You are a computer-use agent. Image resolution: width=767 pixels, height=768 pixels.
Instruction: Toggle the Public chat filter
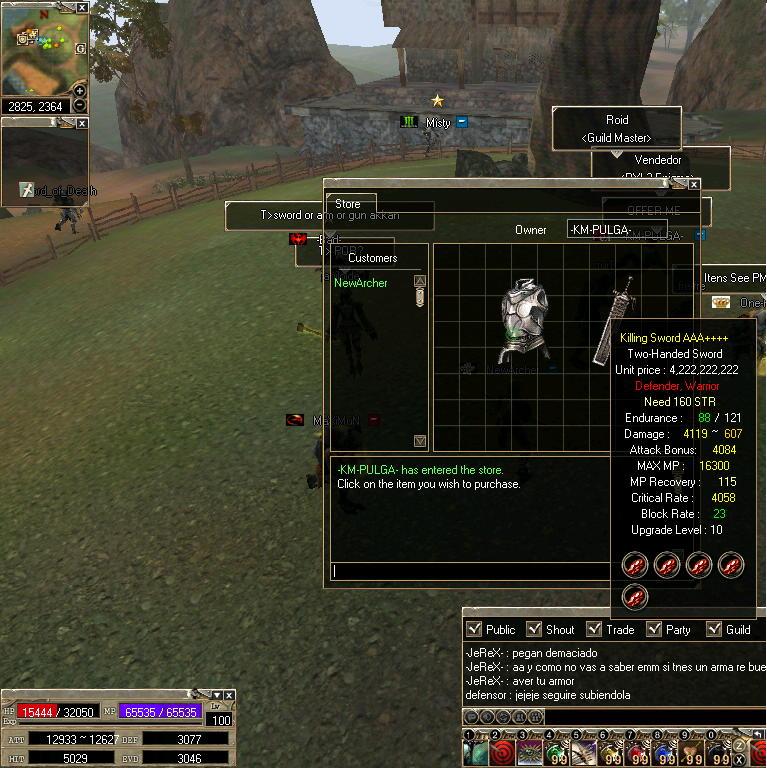tap(475, 629)
